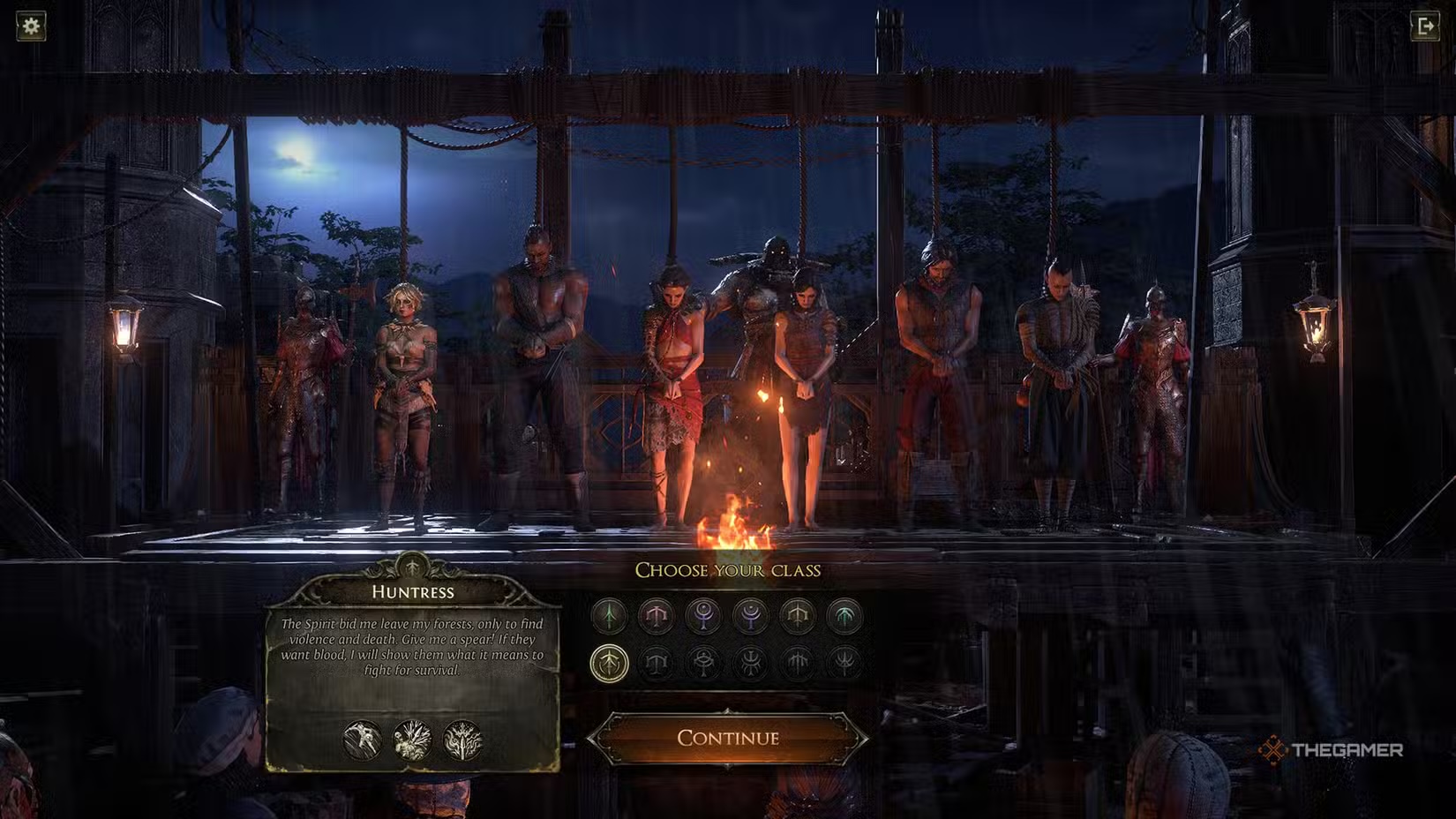Click the exit door button top-right
1456x819 pixels.
(x=1424, y=27)
